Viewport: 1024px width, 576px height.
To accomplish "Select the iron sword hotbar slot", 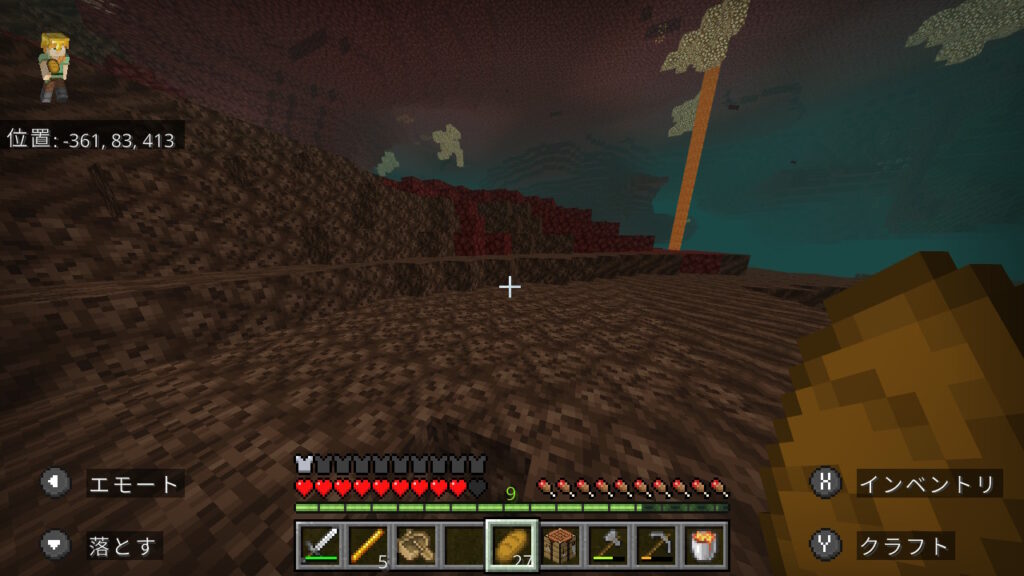I will click(319, 546).
